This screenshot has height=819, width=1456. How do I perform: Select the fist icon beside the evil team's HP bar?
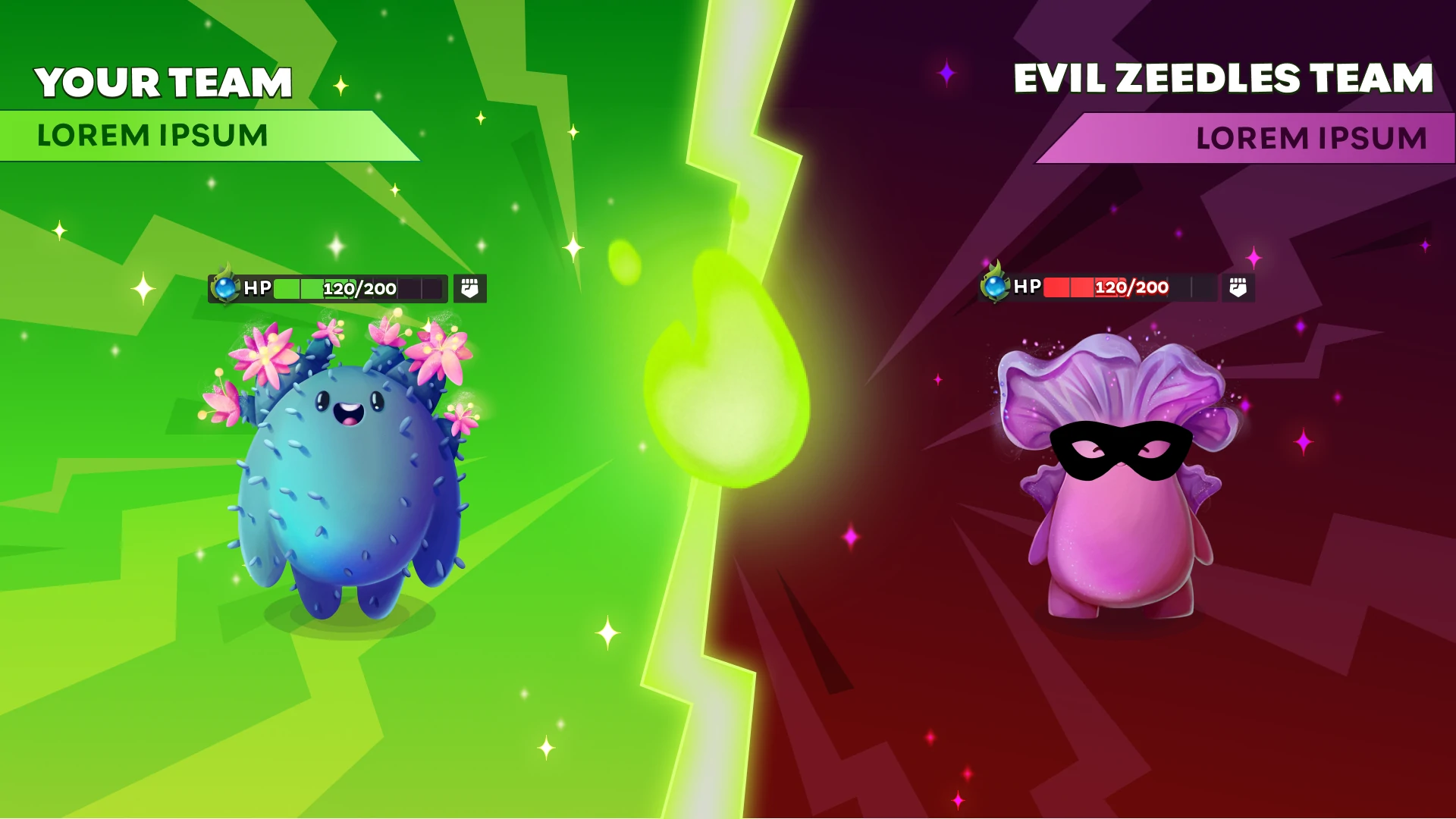coord(1238,287)
